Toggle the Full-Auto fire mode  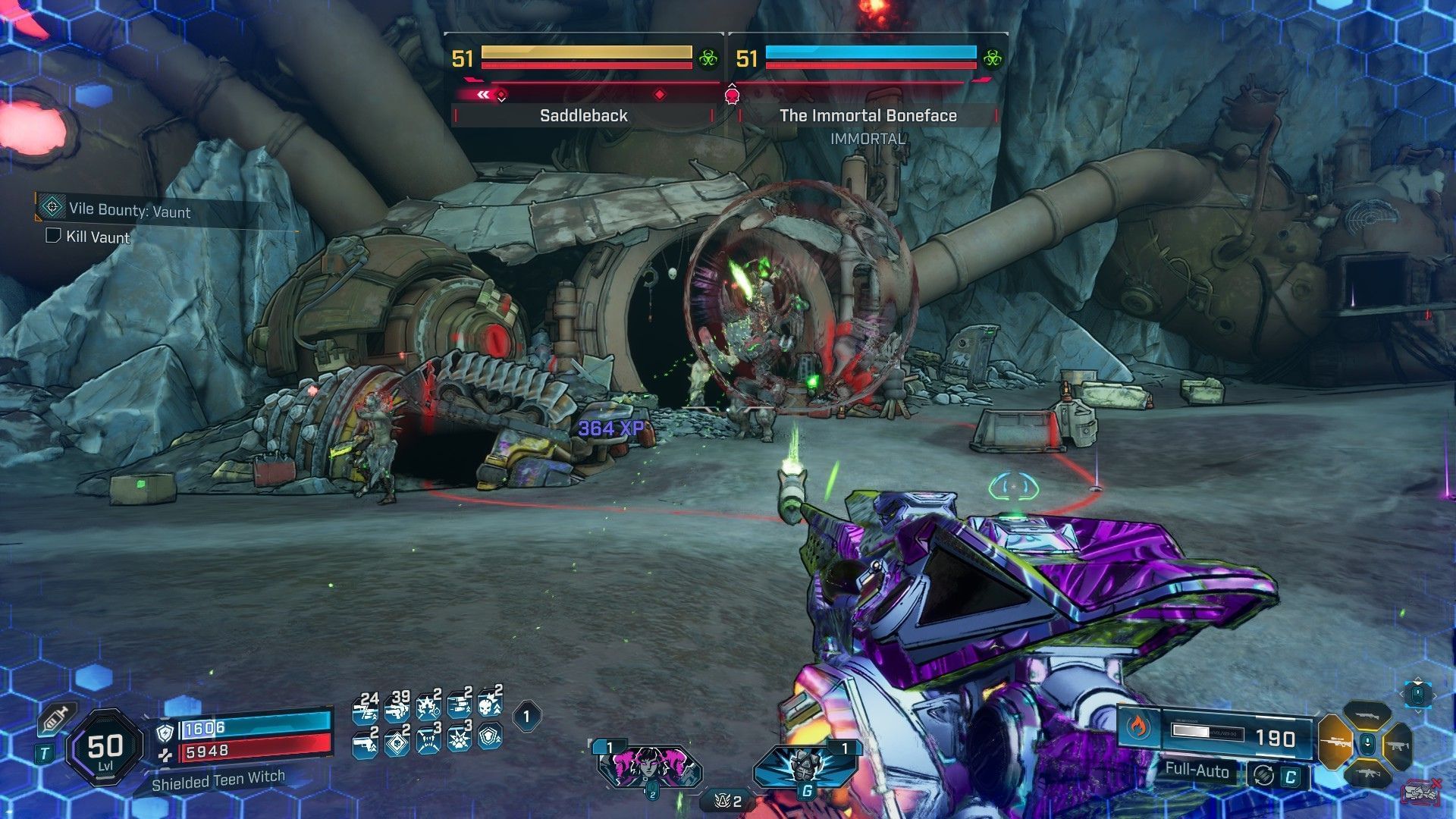click(1197, 770)
